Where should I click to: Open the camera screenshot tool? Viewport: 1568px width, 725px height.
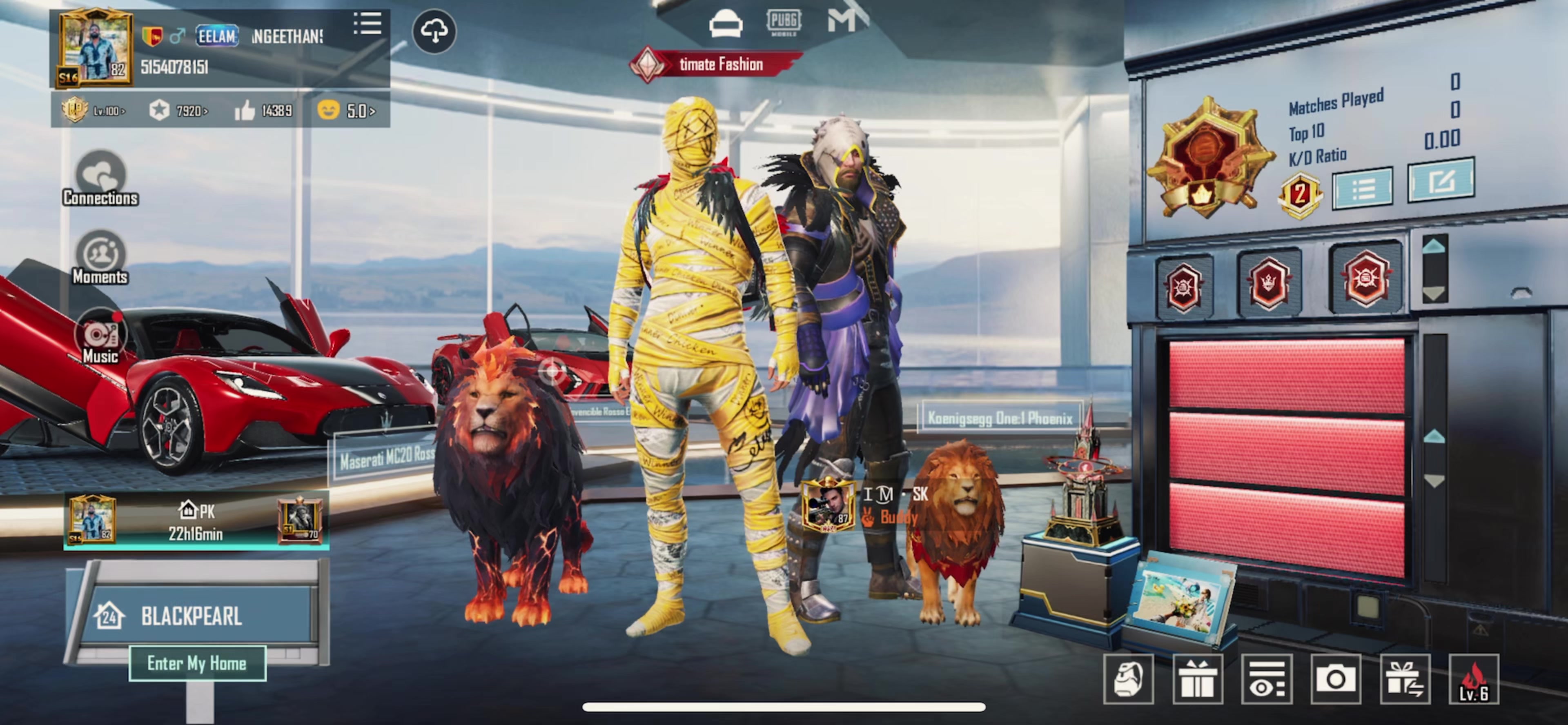[1336, 679]
